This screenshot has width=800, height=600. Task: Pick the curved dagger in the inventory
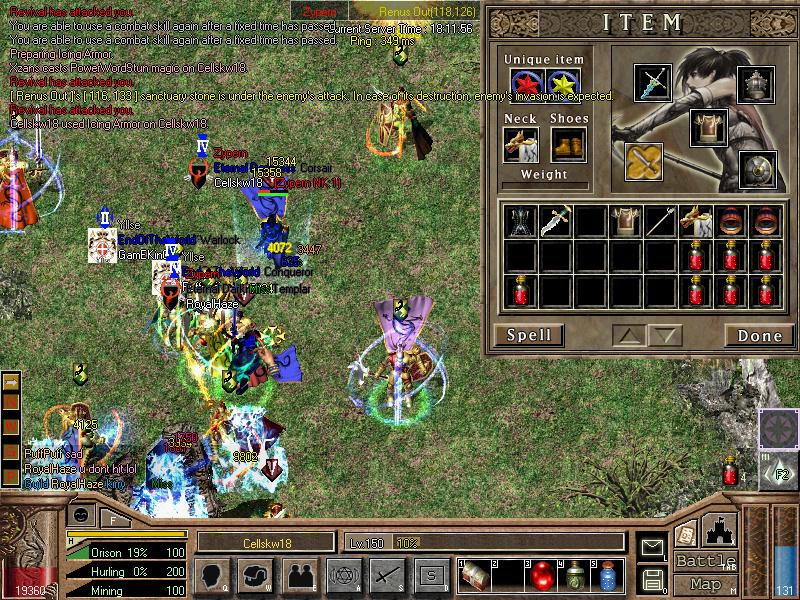[x=556, y=221]
